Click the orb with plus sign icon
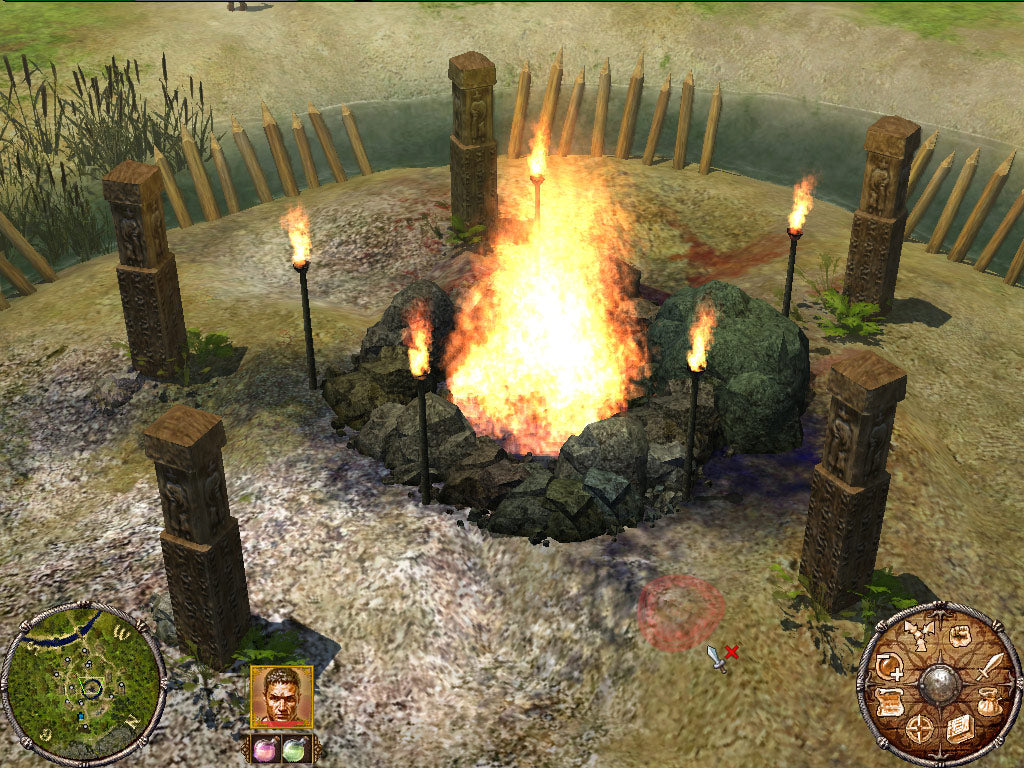This screenshot has width=1024, height=768. click(889, 665)
